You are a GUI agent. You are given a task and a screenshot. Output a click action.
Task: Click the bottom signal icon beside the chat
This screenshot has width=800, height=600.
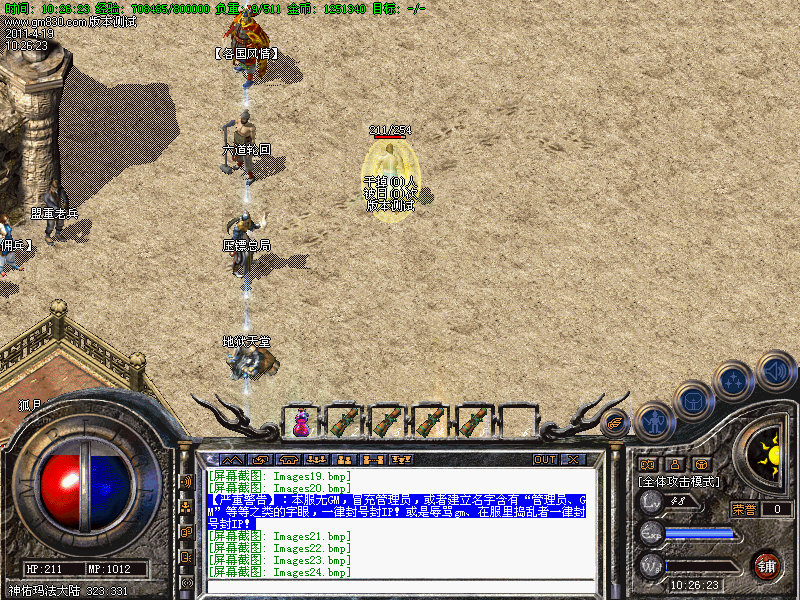click(186, 581)
